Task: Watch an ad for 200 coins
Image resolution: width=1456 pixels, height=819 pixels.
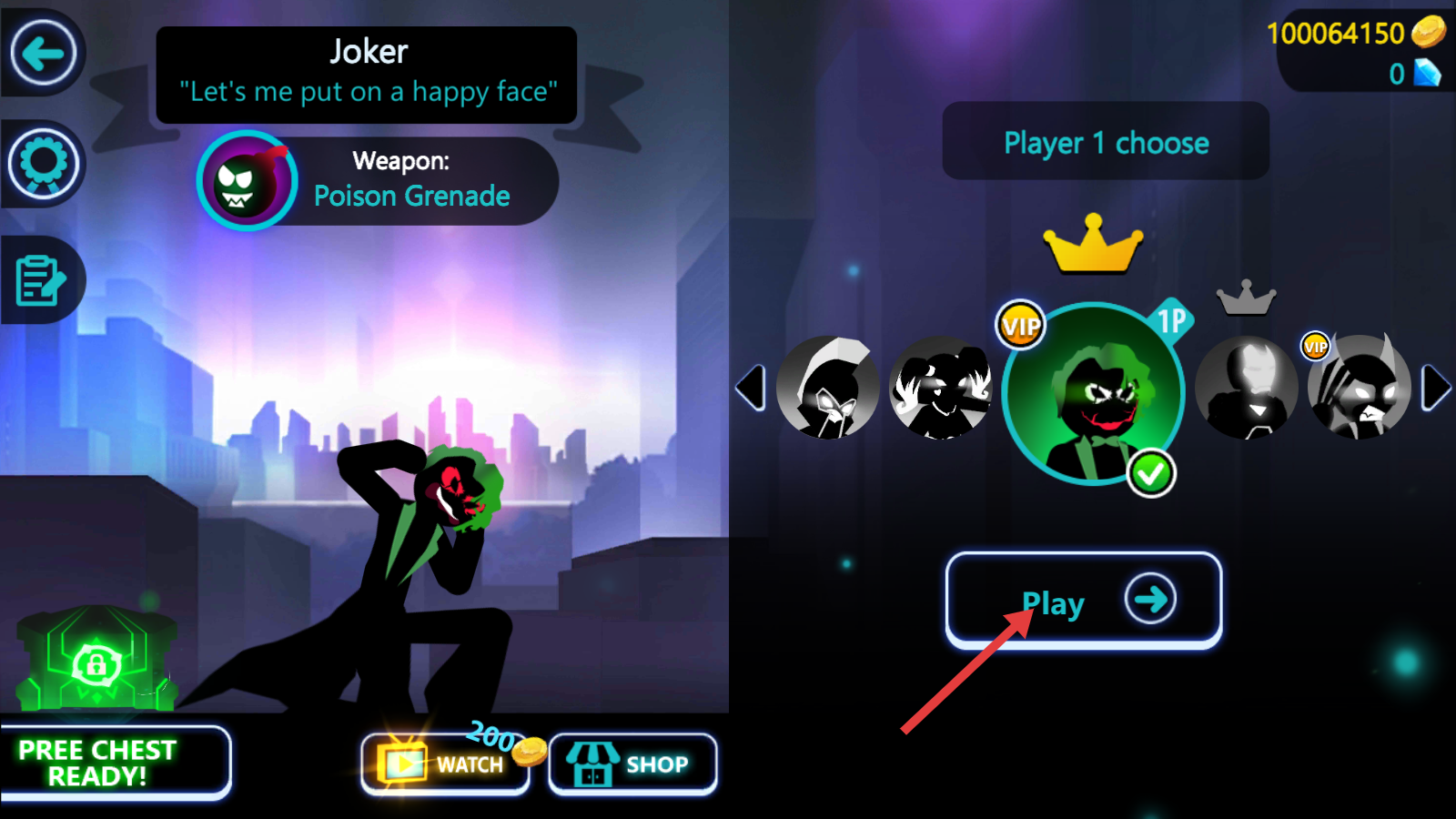Action: coord(445,763)
